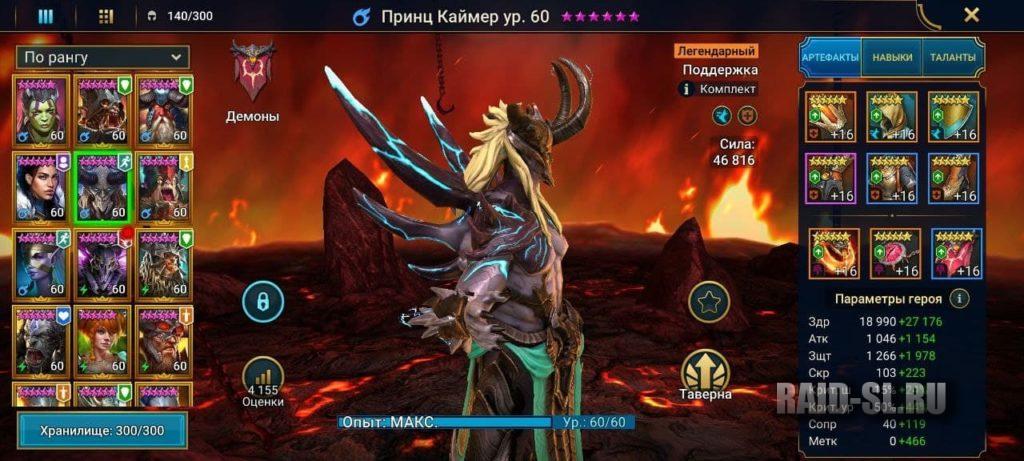1024x461 pixels.
Task: Open the Хранилище 300/300 storage
Action: point(102,430)
